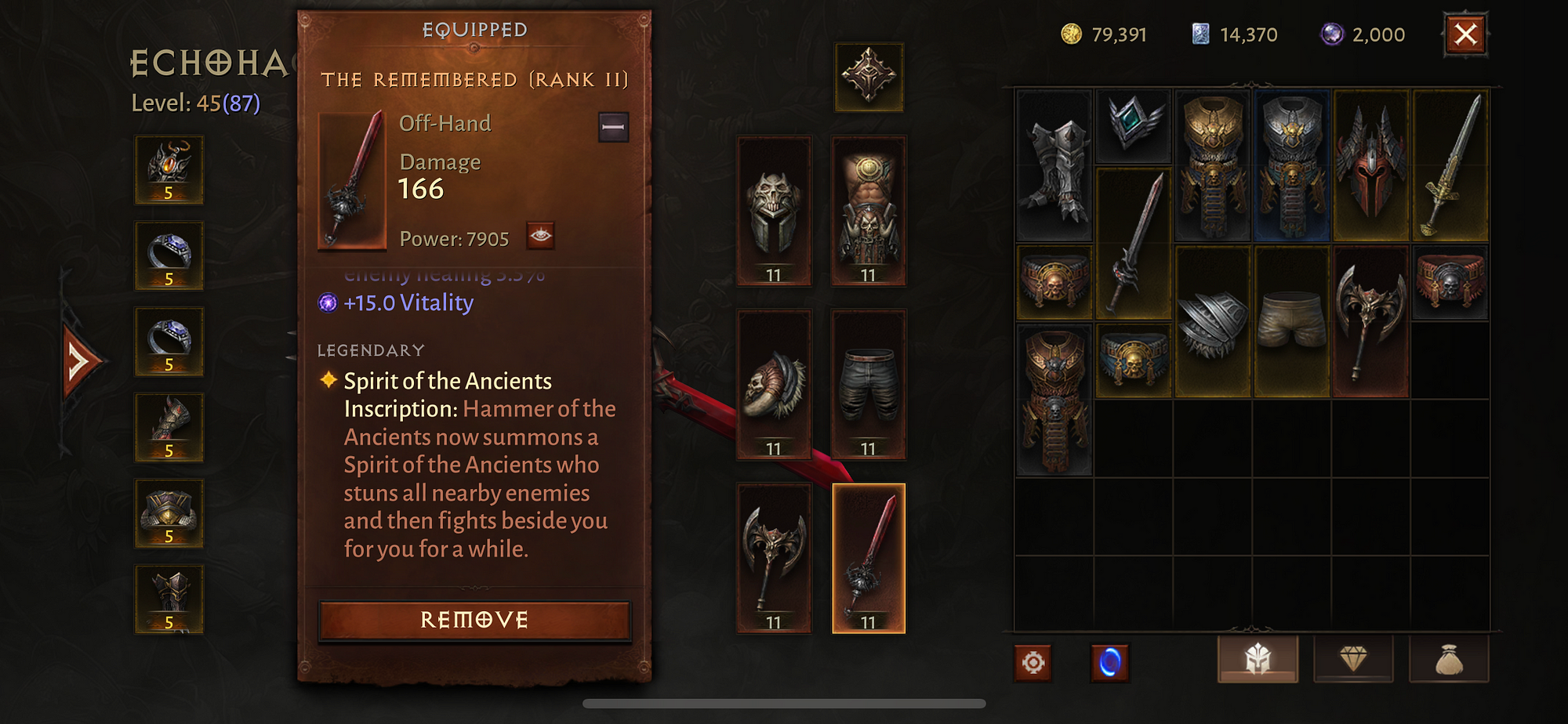Expand the red arrow side panel
The image size is (1568, 724).
point(80,362)
